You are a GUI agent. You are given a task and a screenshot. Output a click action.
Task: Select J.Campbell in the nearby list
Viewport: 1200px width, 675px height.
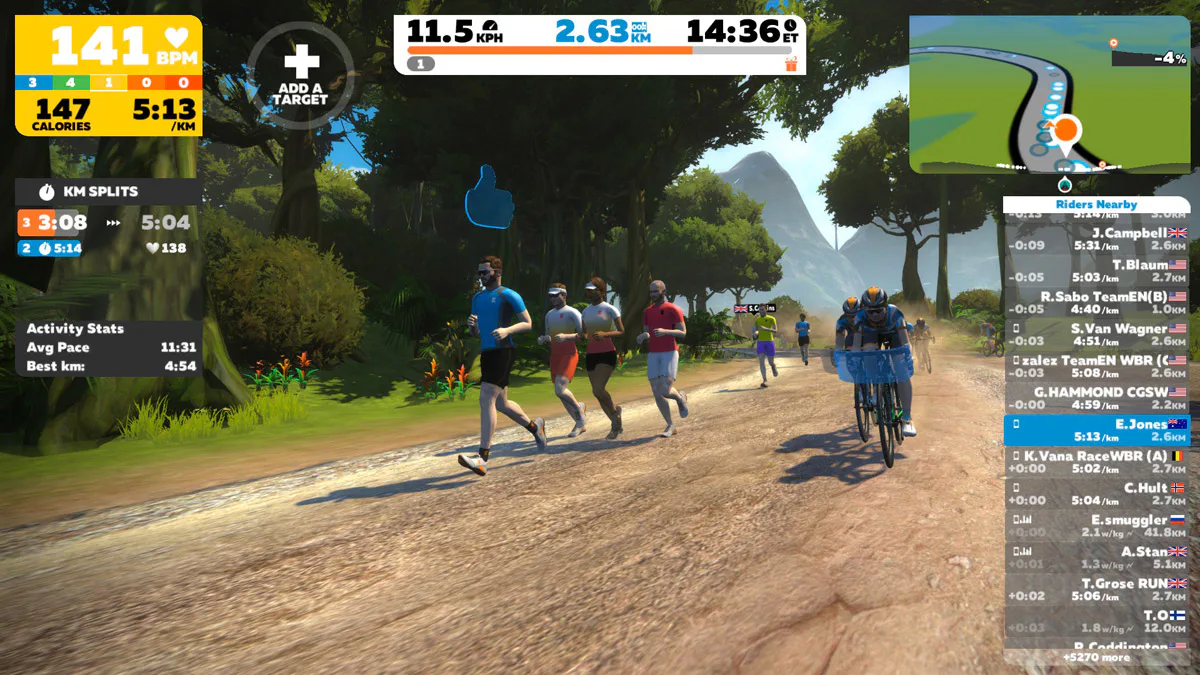click(1097, 239)
